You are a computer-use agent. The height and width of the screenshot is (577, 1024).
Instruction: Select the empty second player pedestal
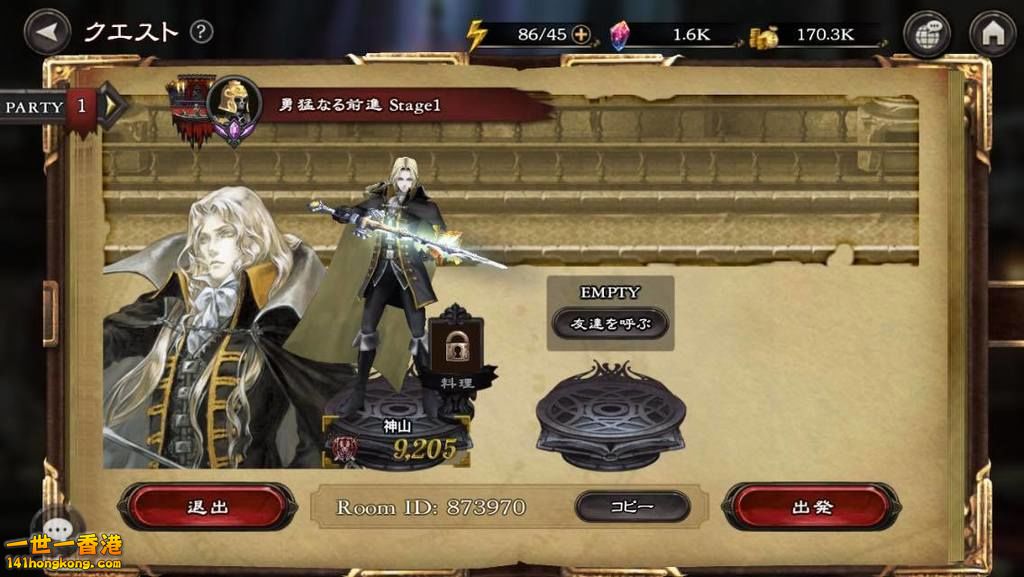click(610, 415)
